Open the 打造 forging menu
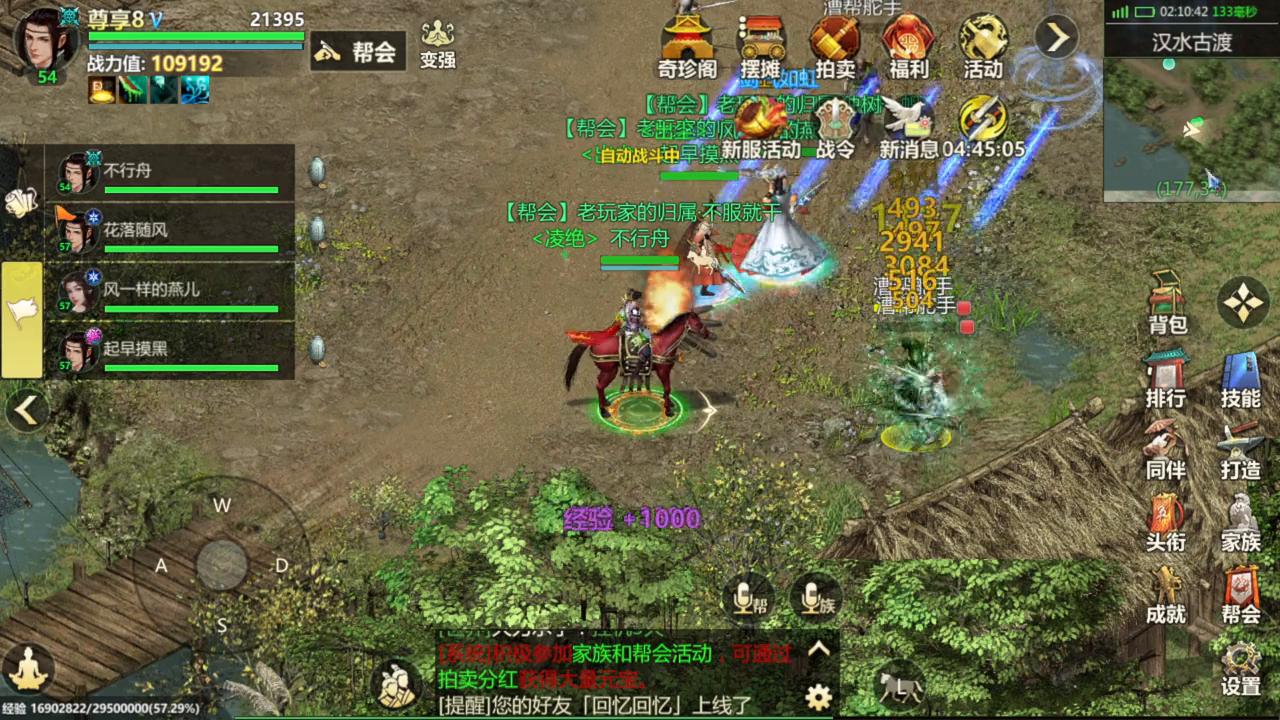 pos(1240,451)
